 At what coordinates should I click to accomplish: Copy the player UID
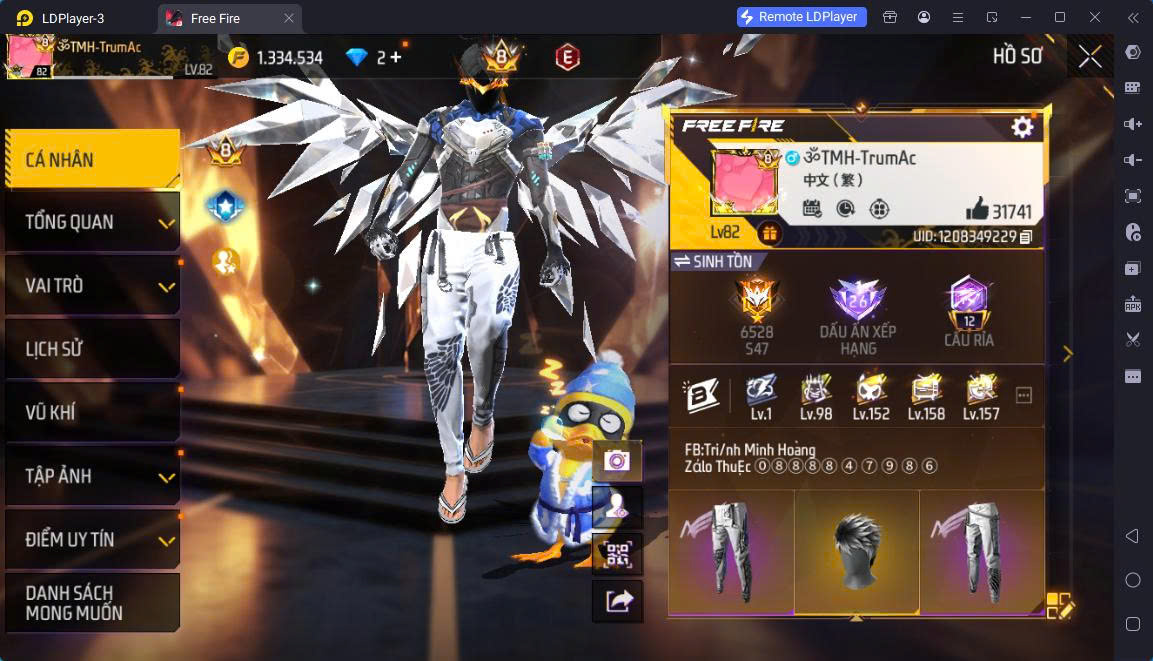pos(1026,237)
